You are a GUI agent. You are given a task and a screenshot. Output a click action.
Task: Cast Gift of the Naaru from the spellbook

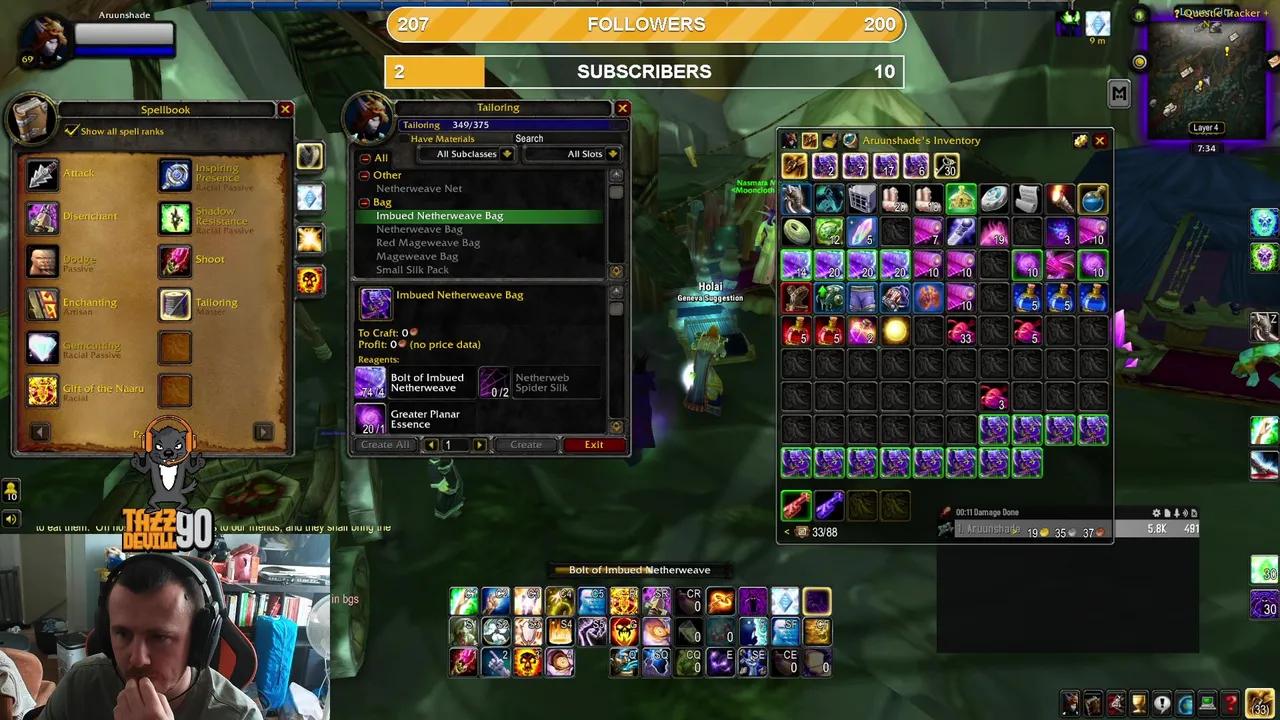(42, 389)
